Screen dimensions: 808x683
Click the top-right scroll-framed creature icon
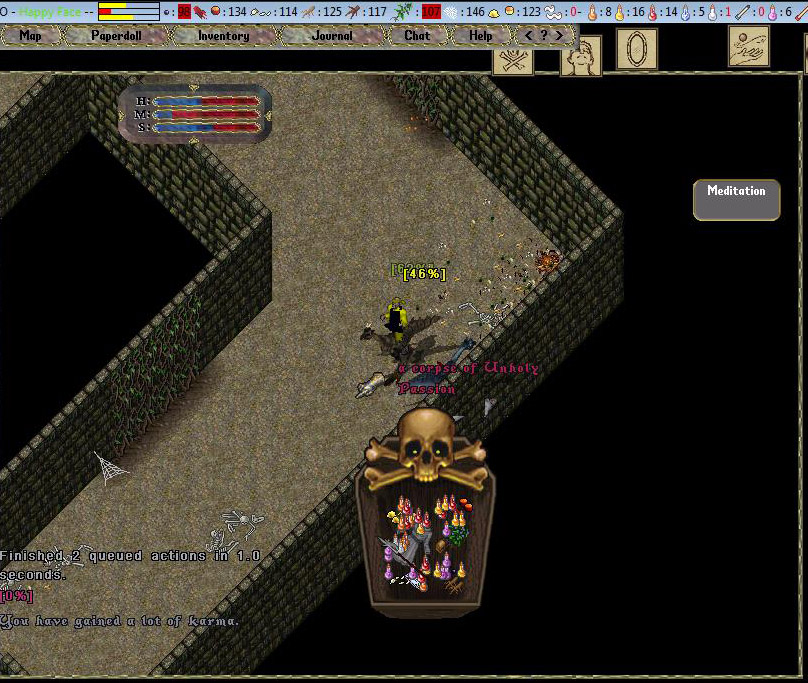[749, 46]
